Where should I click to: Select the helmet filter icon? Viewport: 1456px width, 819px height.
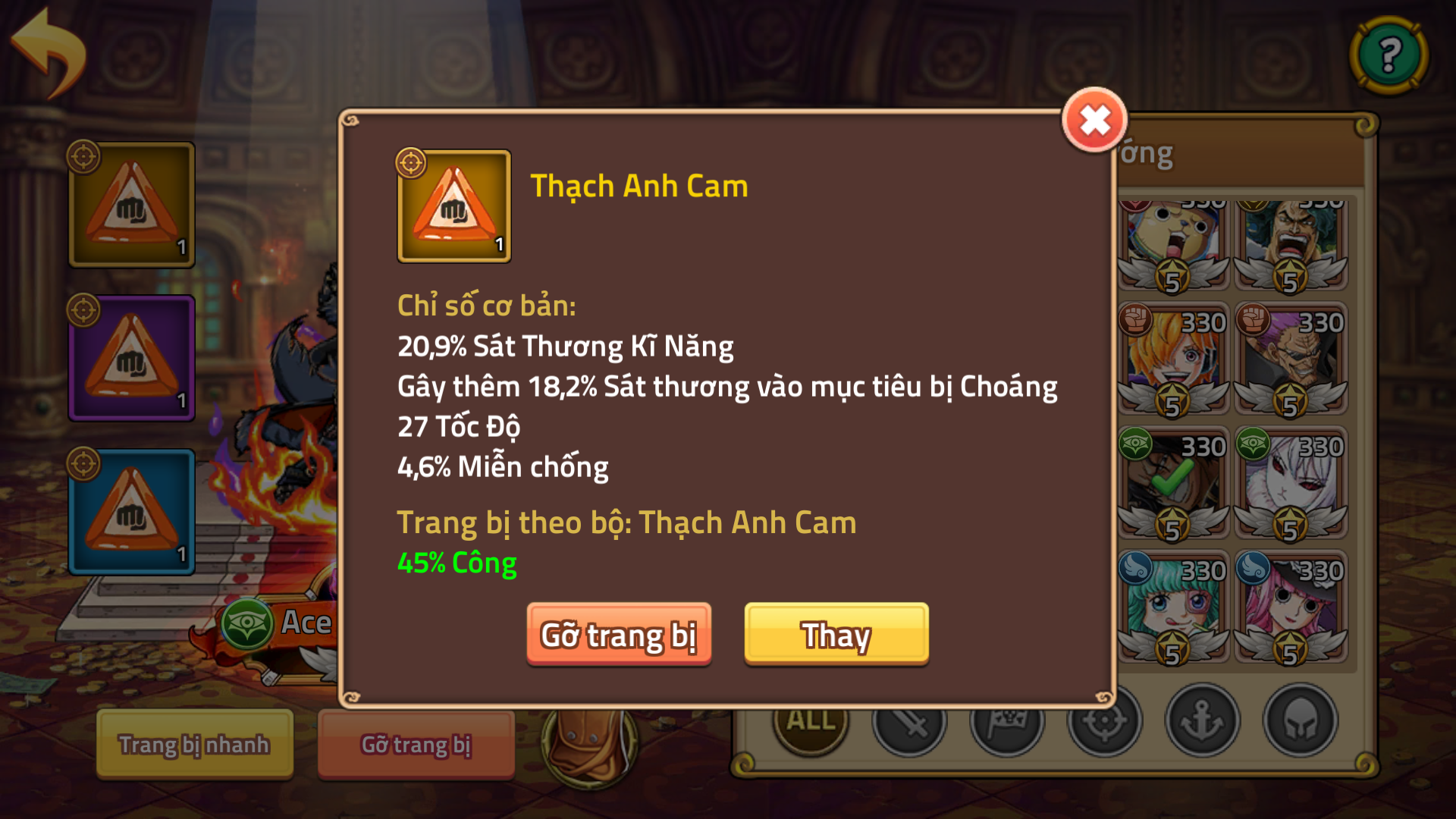[1299, 723]
